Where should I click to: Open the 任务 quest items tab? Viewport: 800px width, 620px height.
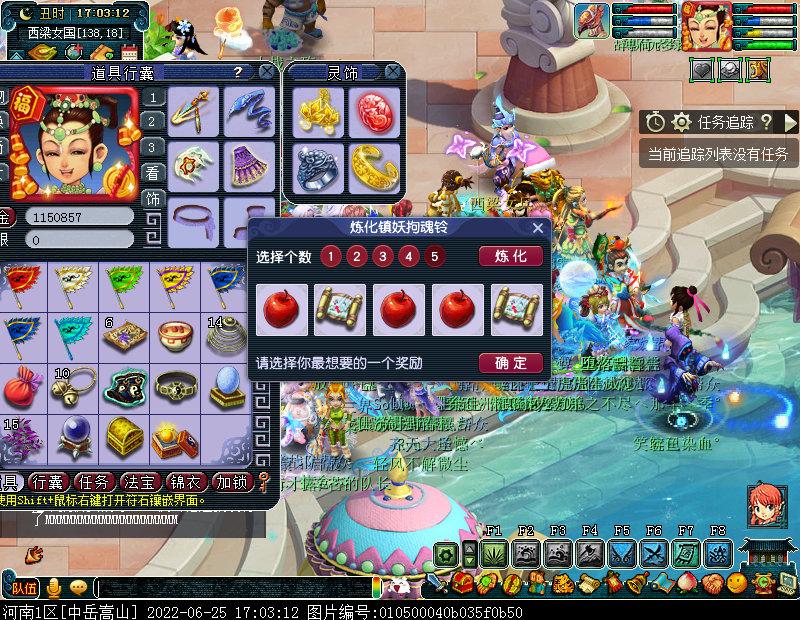click(98, 481)
